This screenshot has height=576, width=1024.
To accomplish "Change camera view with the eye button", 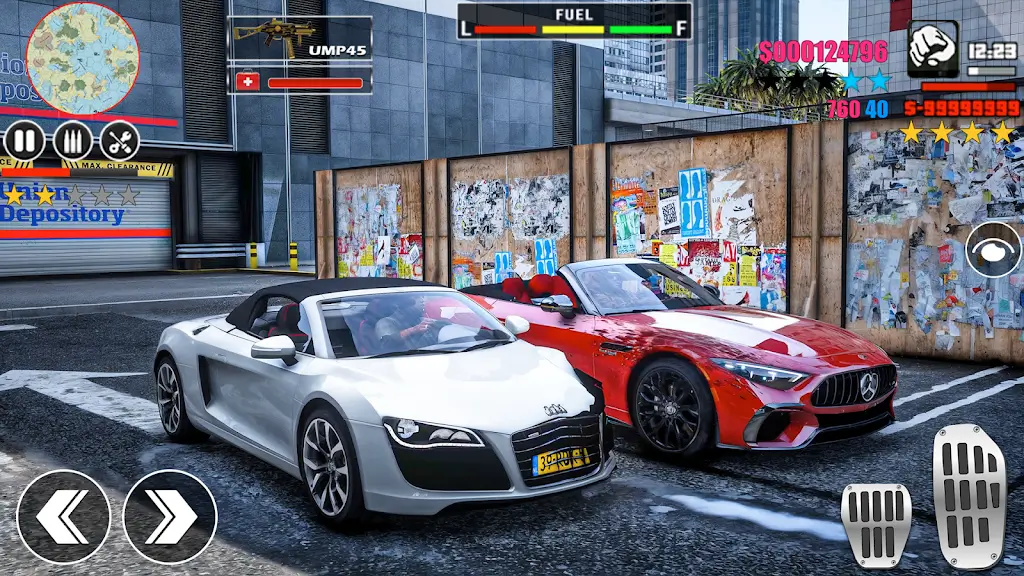I will click(993, 249).
